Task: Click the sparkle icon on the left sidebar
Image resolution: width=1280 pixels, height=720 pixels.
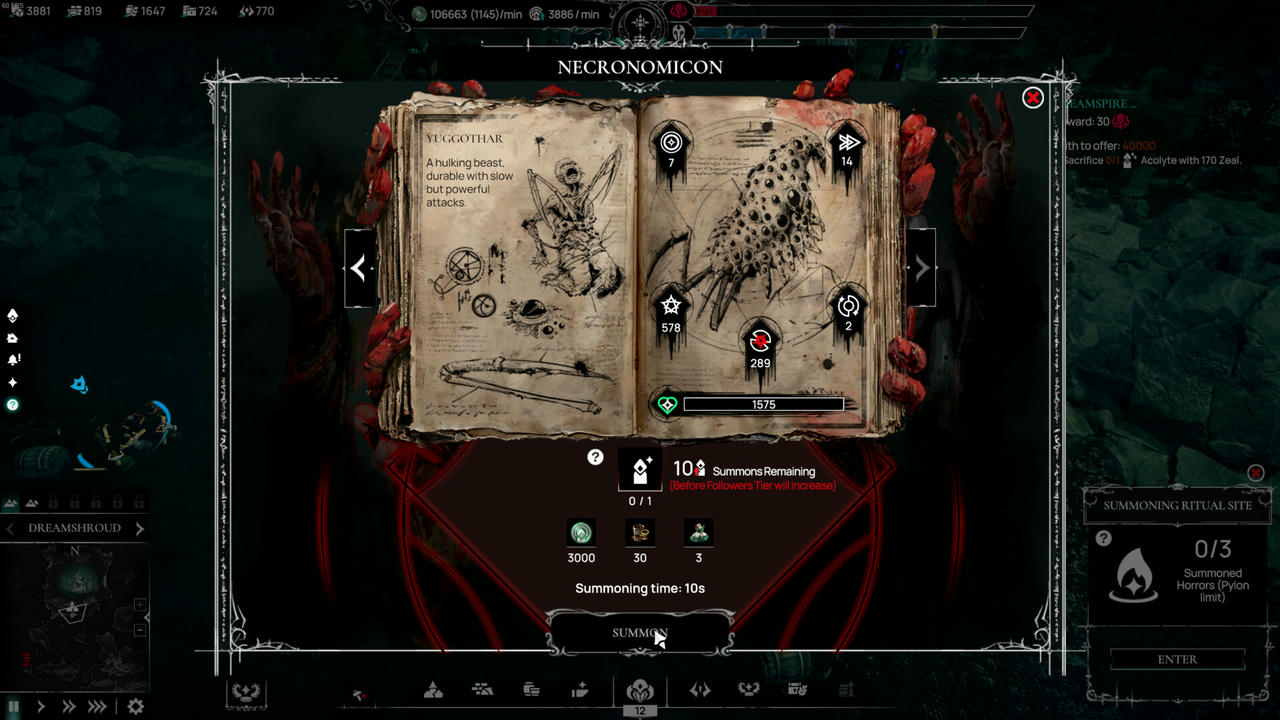Action: [x=12, y=381]
